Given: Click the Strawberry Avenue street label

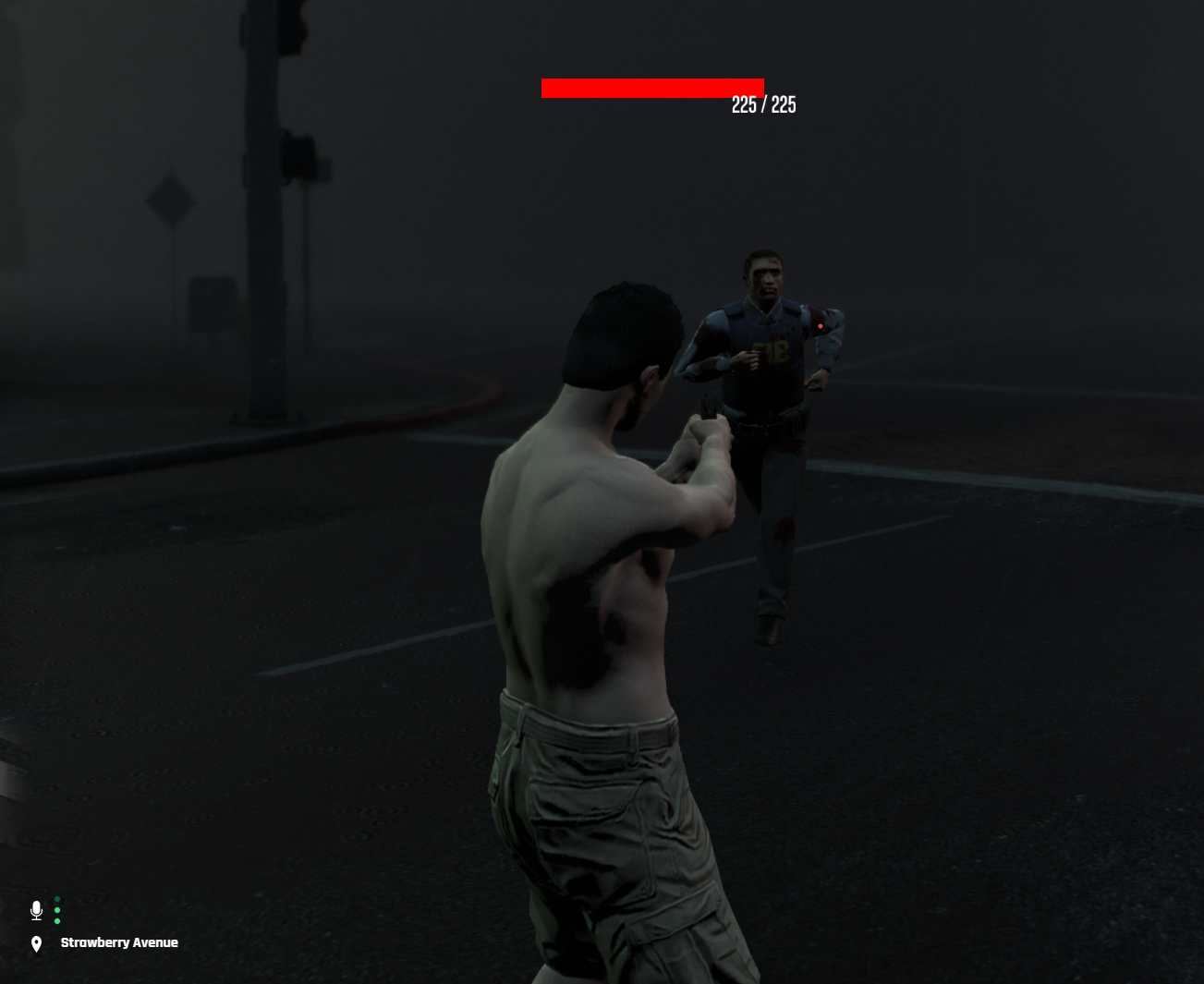Looking at the screenshot, I should point(119,942).
